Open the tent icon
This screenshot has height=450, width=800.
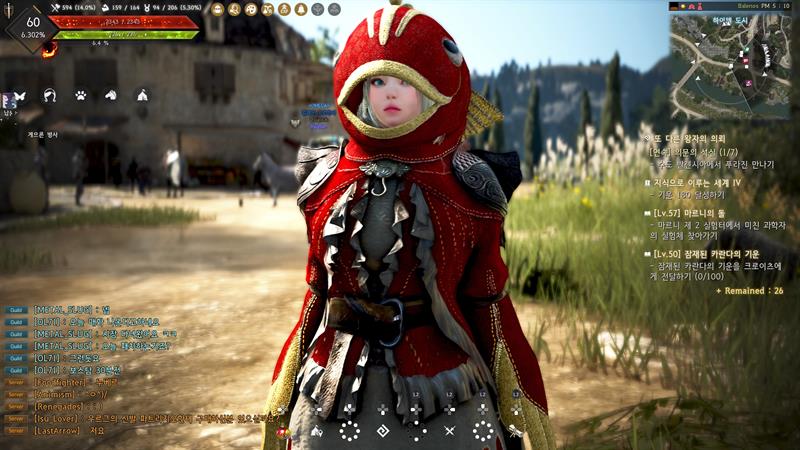tap(142, 96)
